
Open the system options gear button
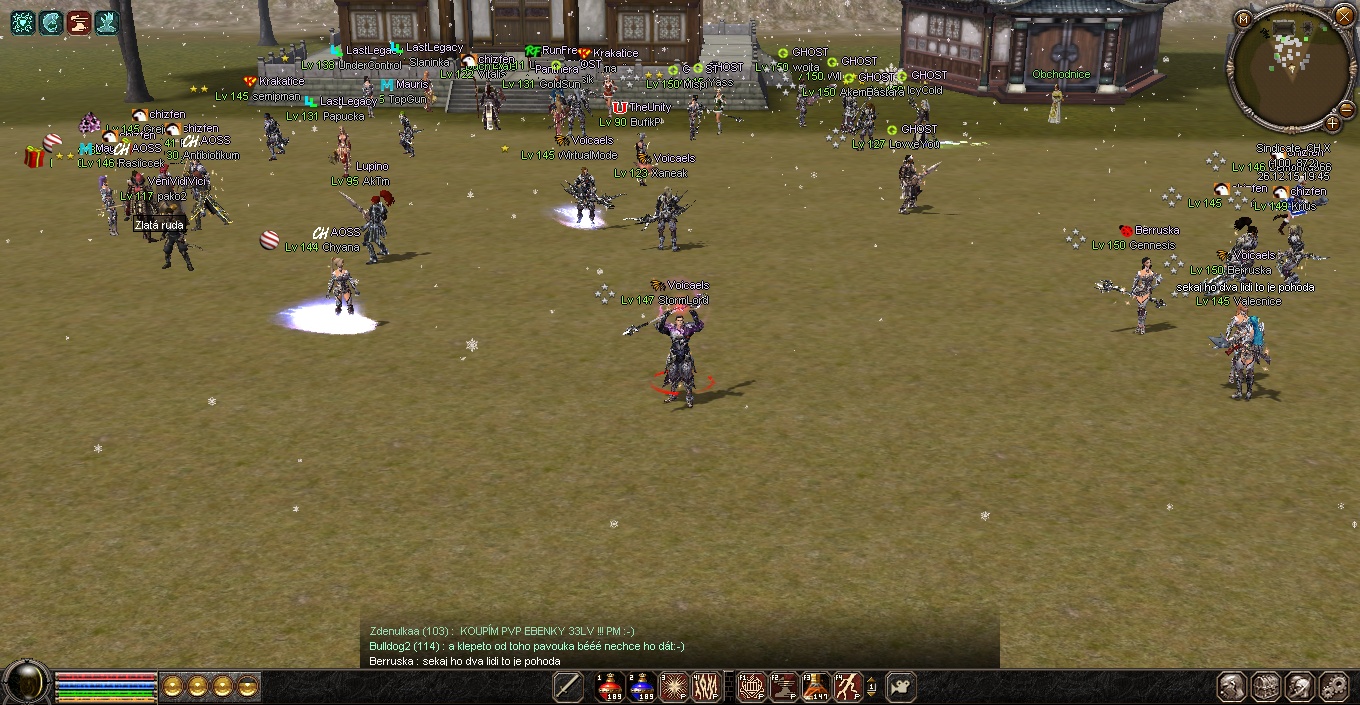[x=1334, y=687]
